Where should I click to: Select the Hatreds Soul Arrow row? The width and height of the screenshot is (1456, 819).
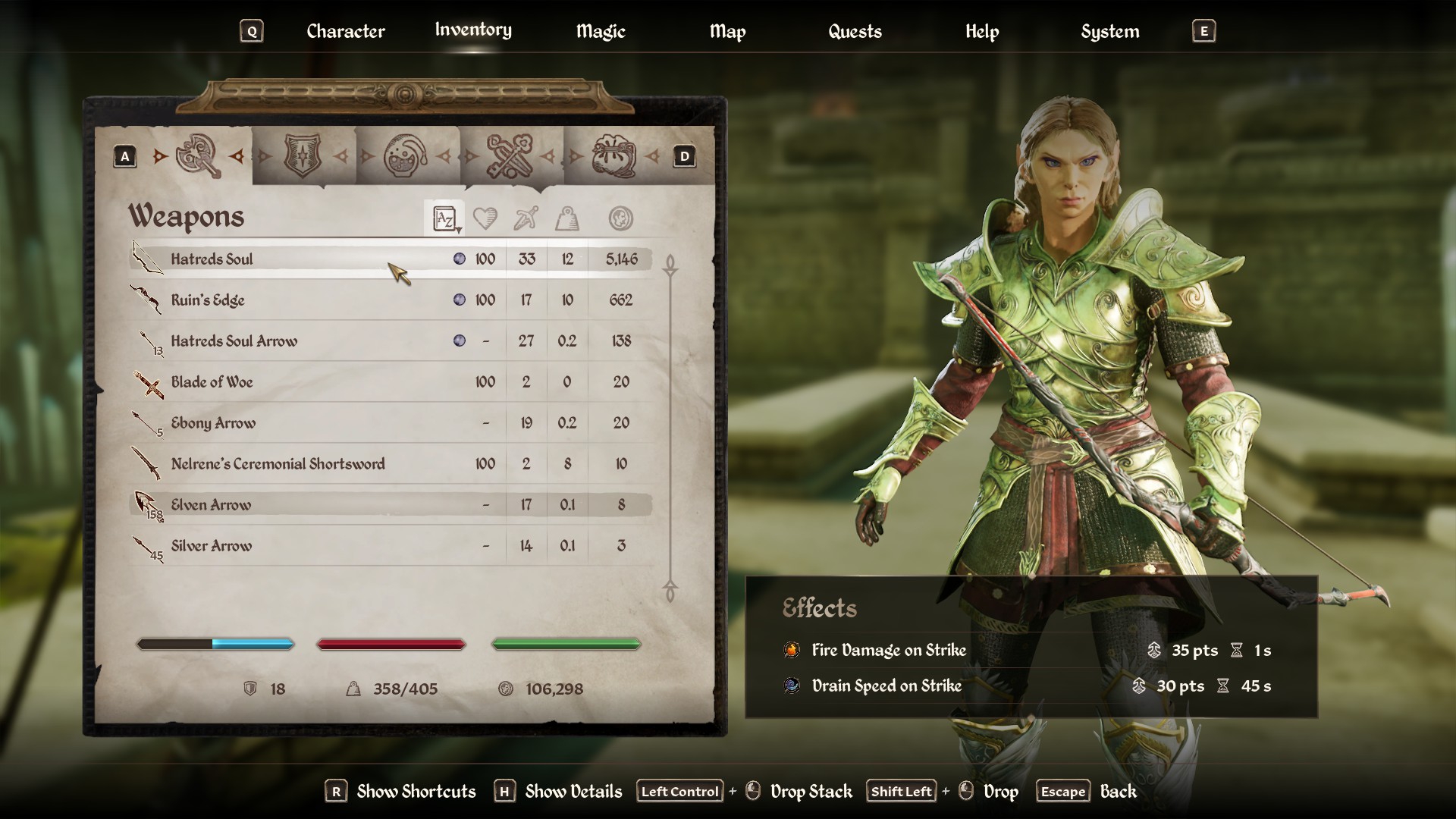(x=234, y=341)
